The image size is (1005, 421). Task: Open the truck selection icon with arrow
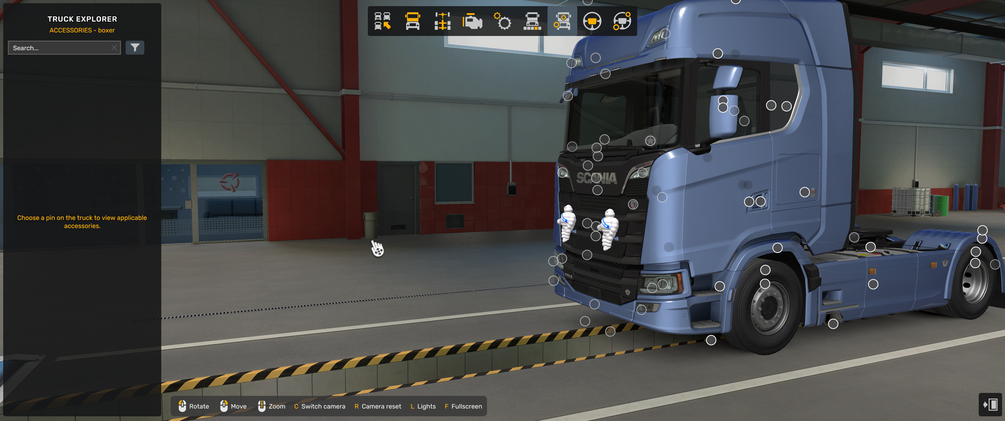pyautogui.click(x=382, y=21)
